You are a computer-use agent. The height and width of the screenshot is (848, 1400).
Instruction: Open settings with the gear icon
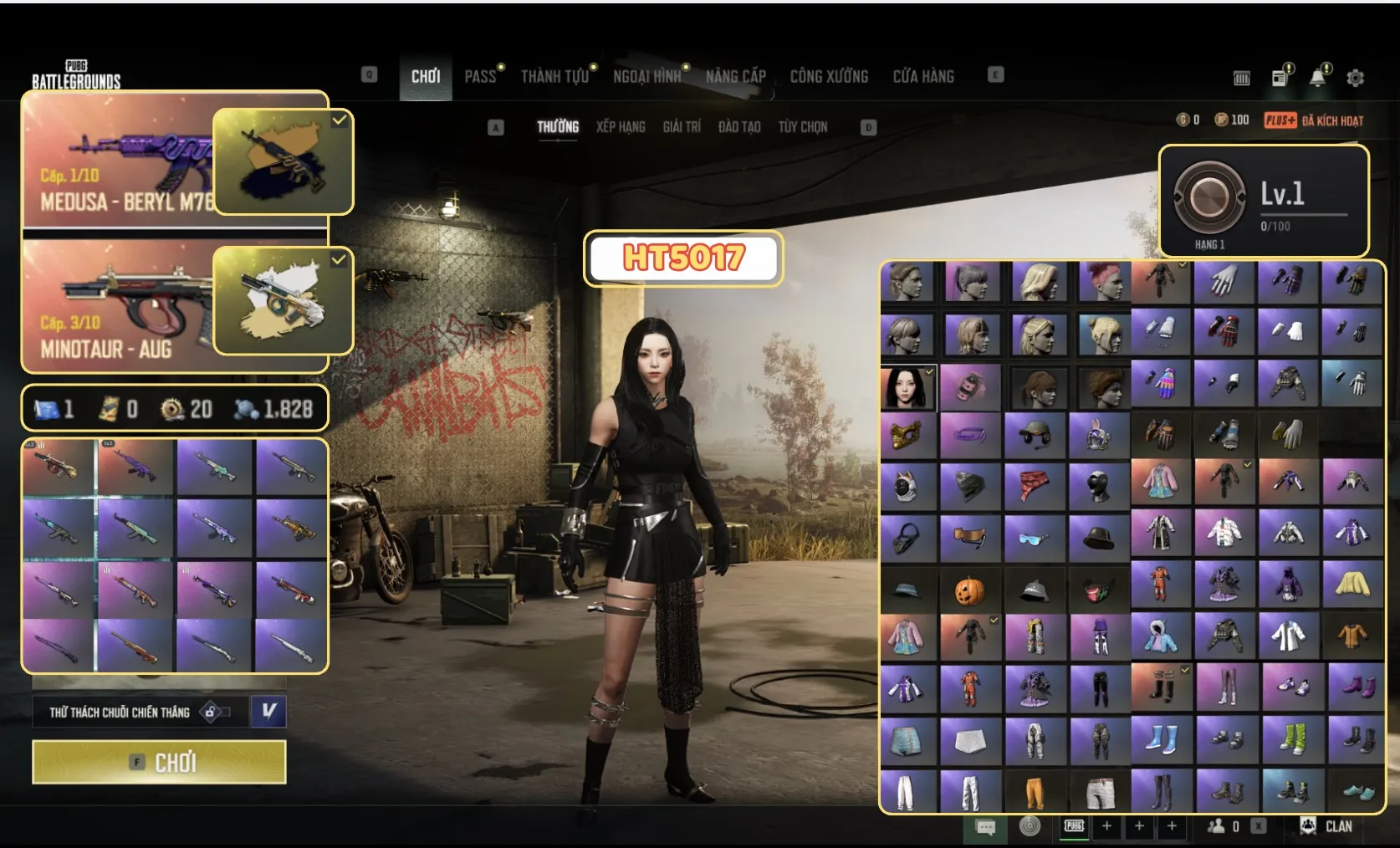tap(1355, 78)
